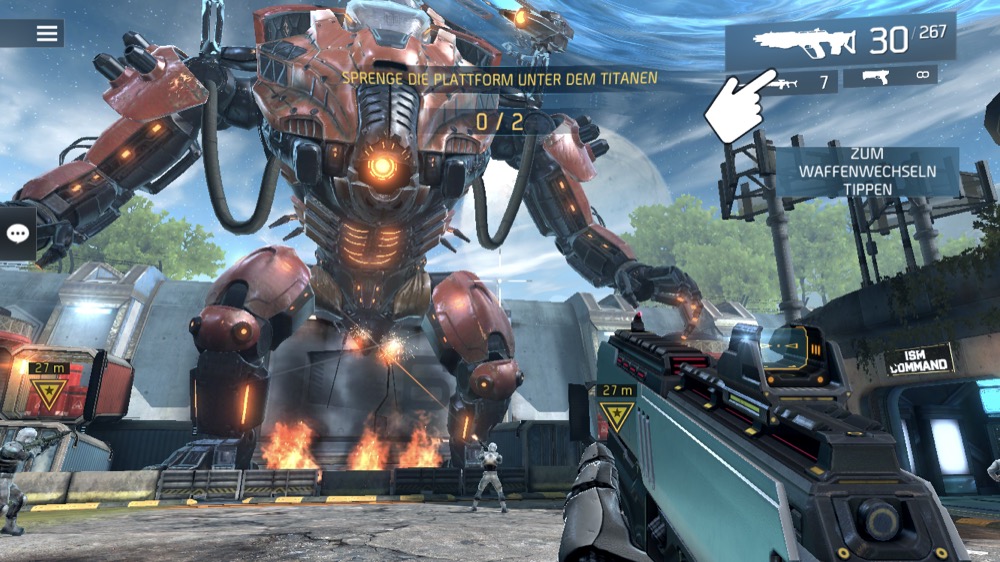The width and height of the screenshot is (1000, 562).
Task: Select the primary assault rifle slot
Action: (839, 42)
